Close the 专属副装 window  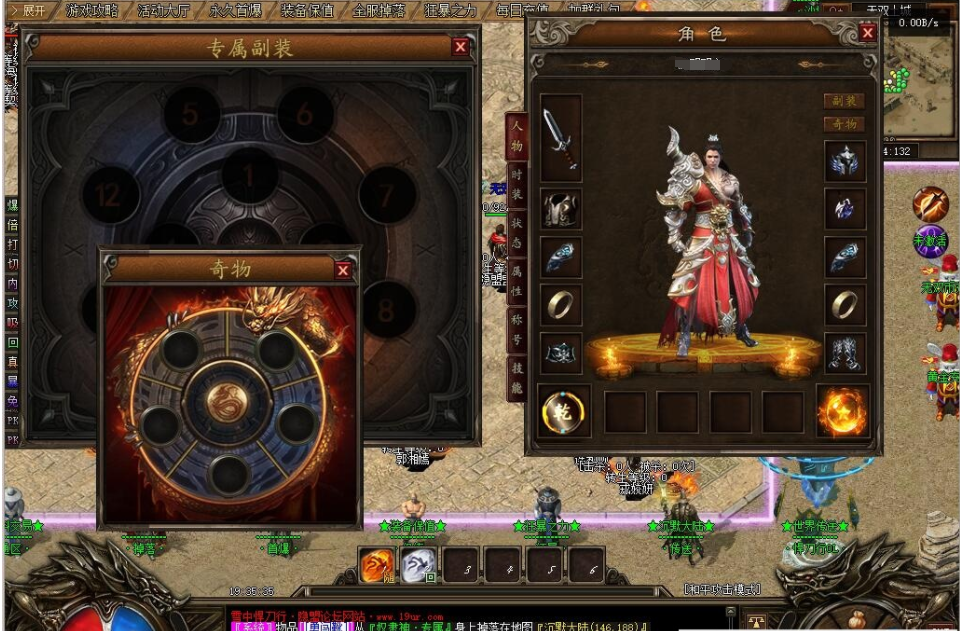tap(460, 46)
